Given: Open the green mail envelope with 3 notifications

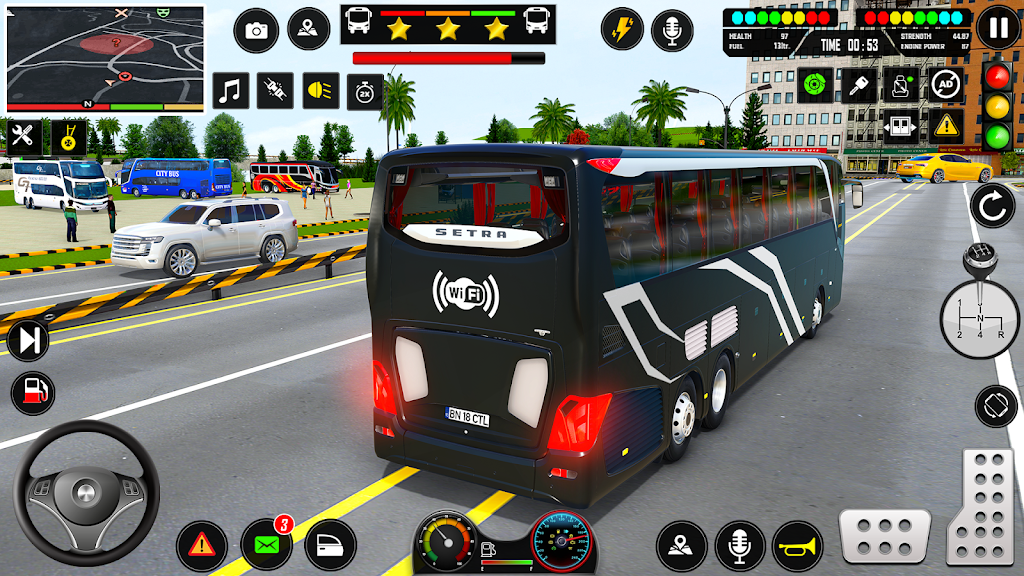Looking at the screenshot, I should click(266, 546).
